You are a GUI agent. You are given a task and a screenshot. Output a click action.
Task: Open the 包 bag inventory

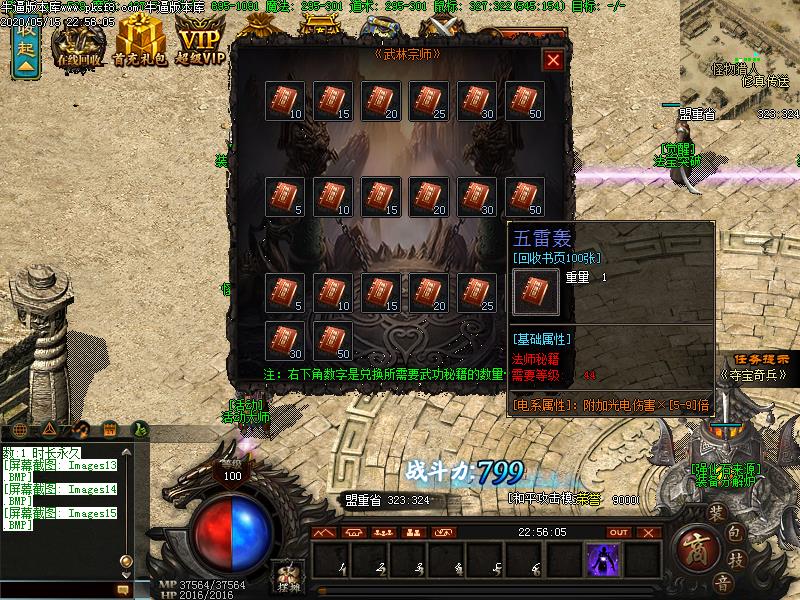click(x=735, y=532)
